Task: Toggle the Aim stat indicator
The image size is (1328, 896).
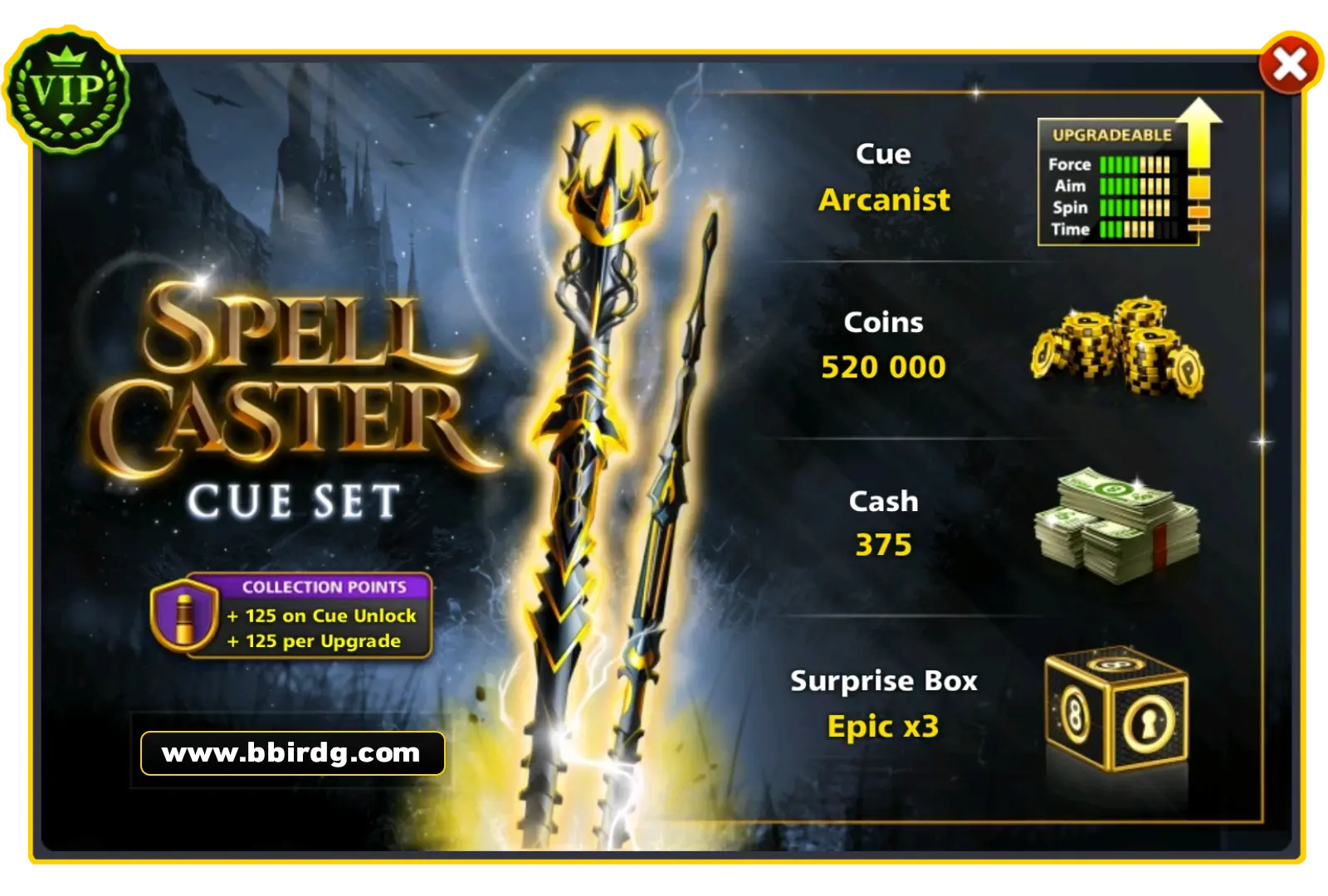Action: coord(1133,187)
